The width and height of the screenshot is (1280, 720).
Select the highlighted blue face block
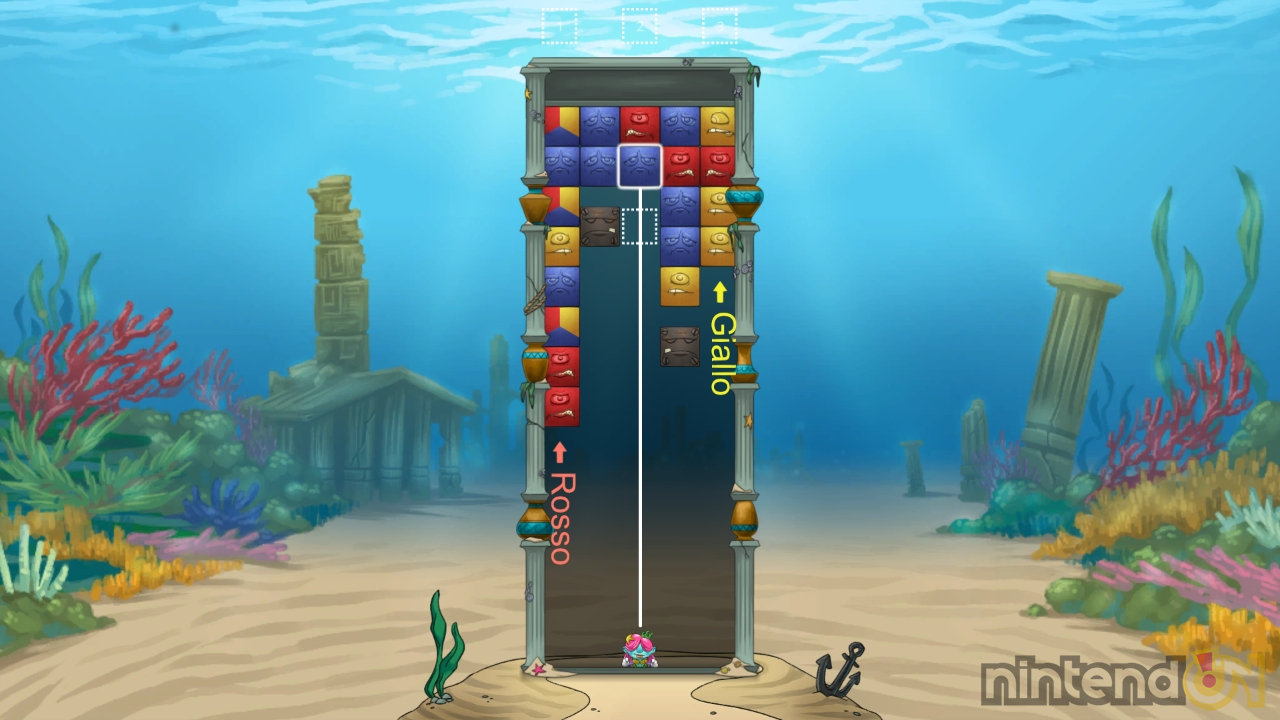coord(641,163)
